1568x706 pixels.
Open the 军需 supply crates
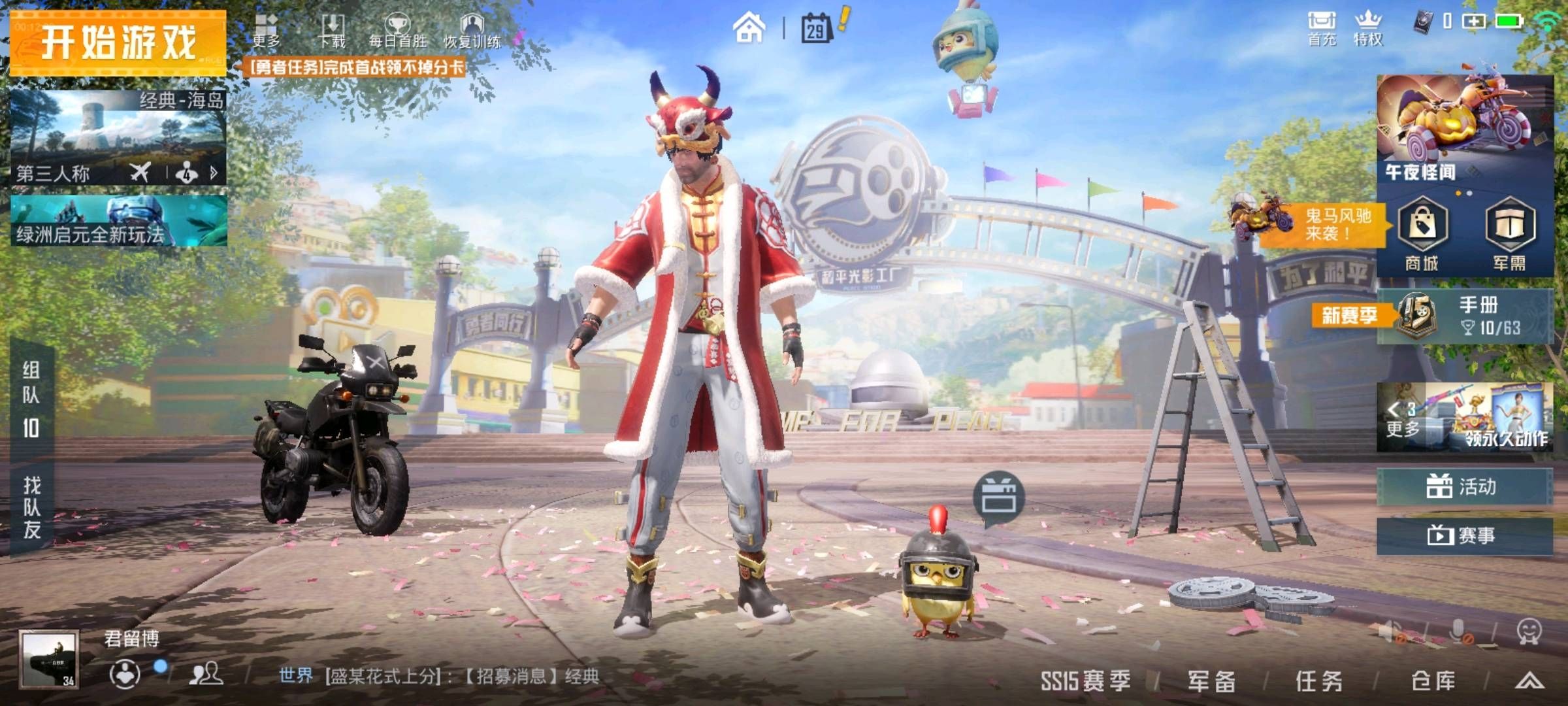pos(1509,234)
